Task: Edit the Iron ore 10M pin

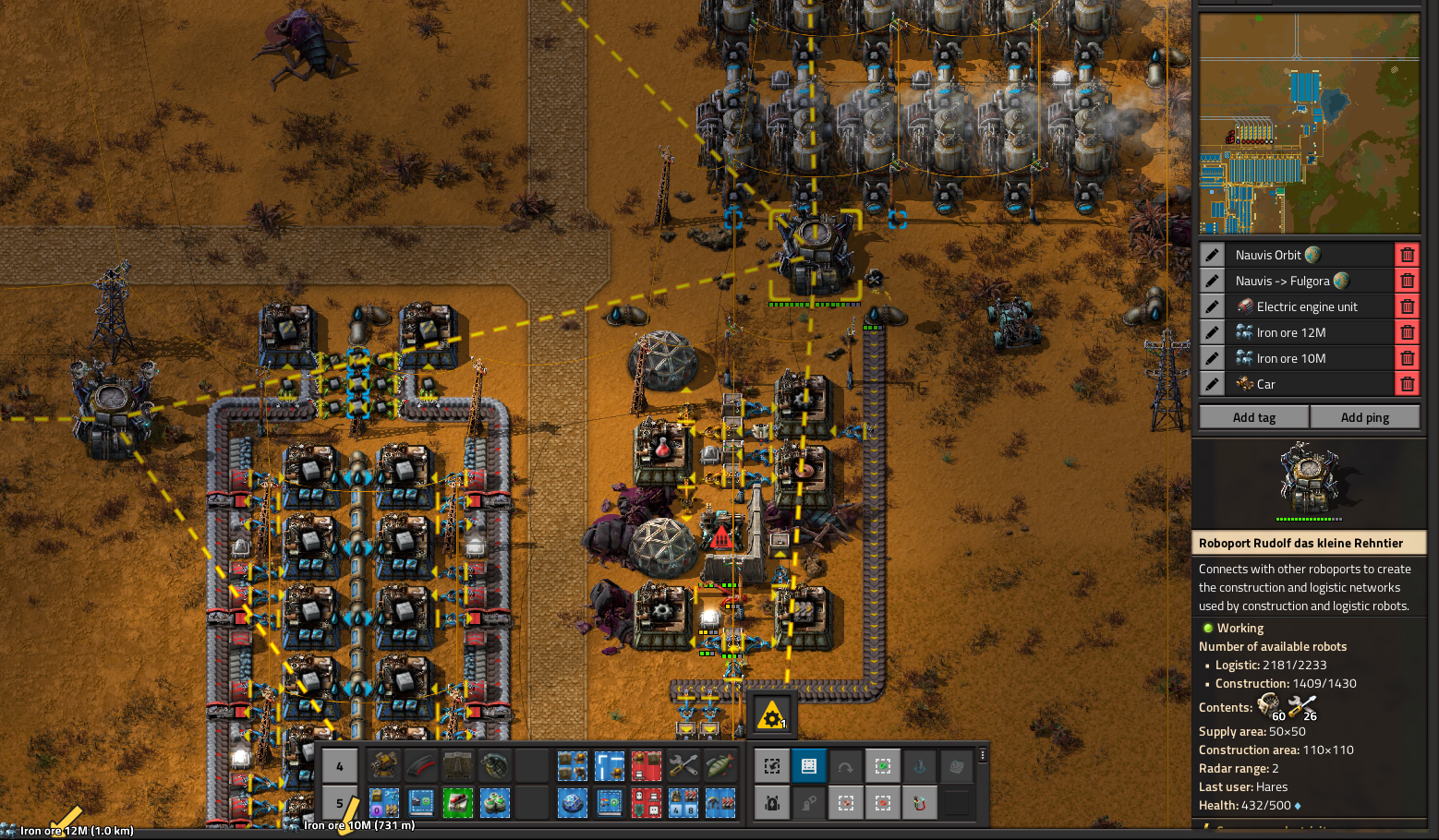Action: point(1212,358)
